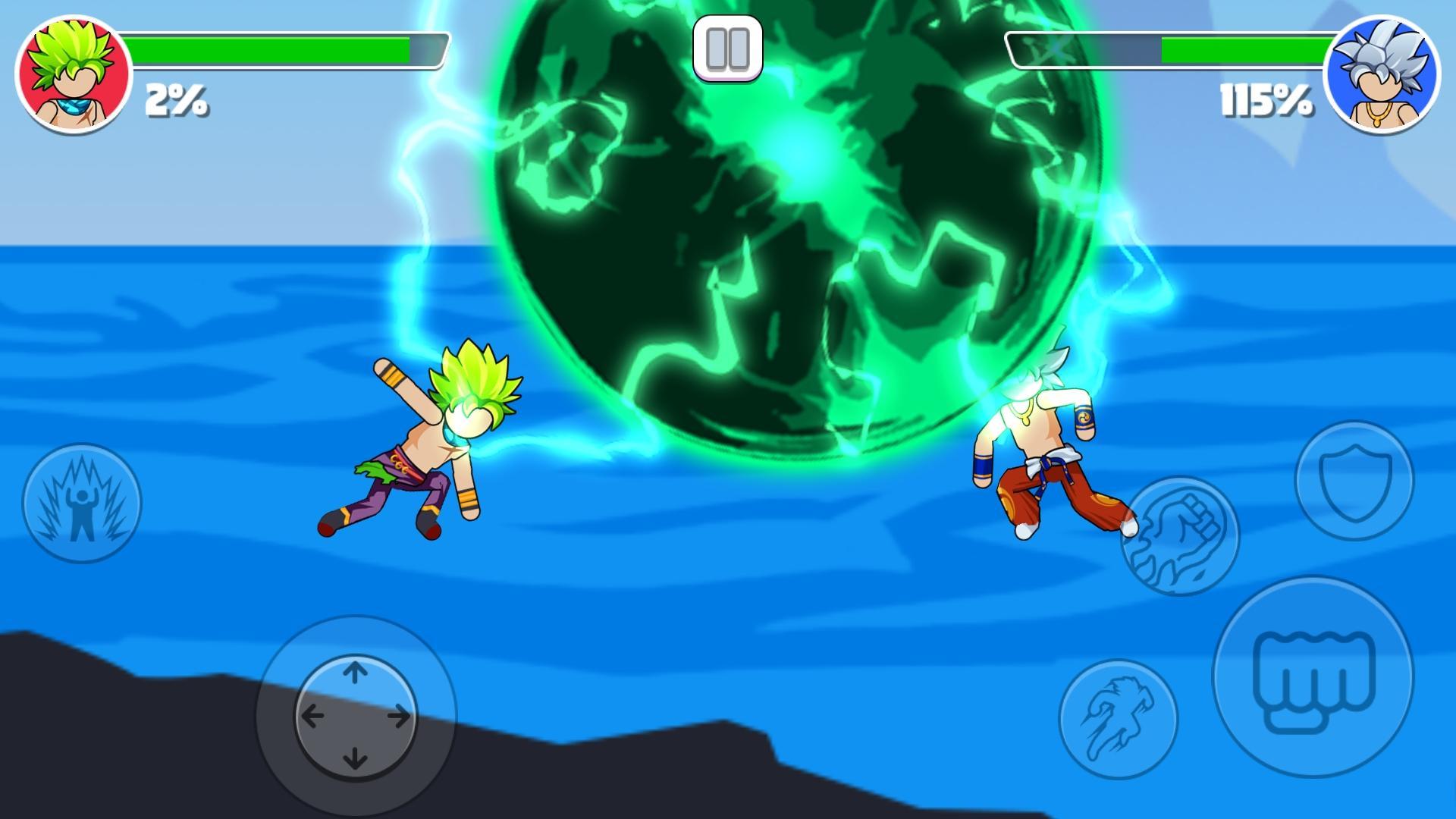Tap the big fist punch attack button
This screenshot has height=819, width=1456.
pos(1313,676)
